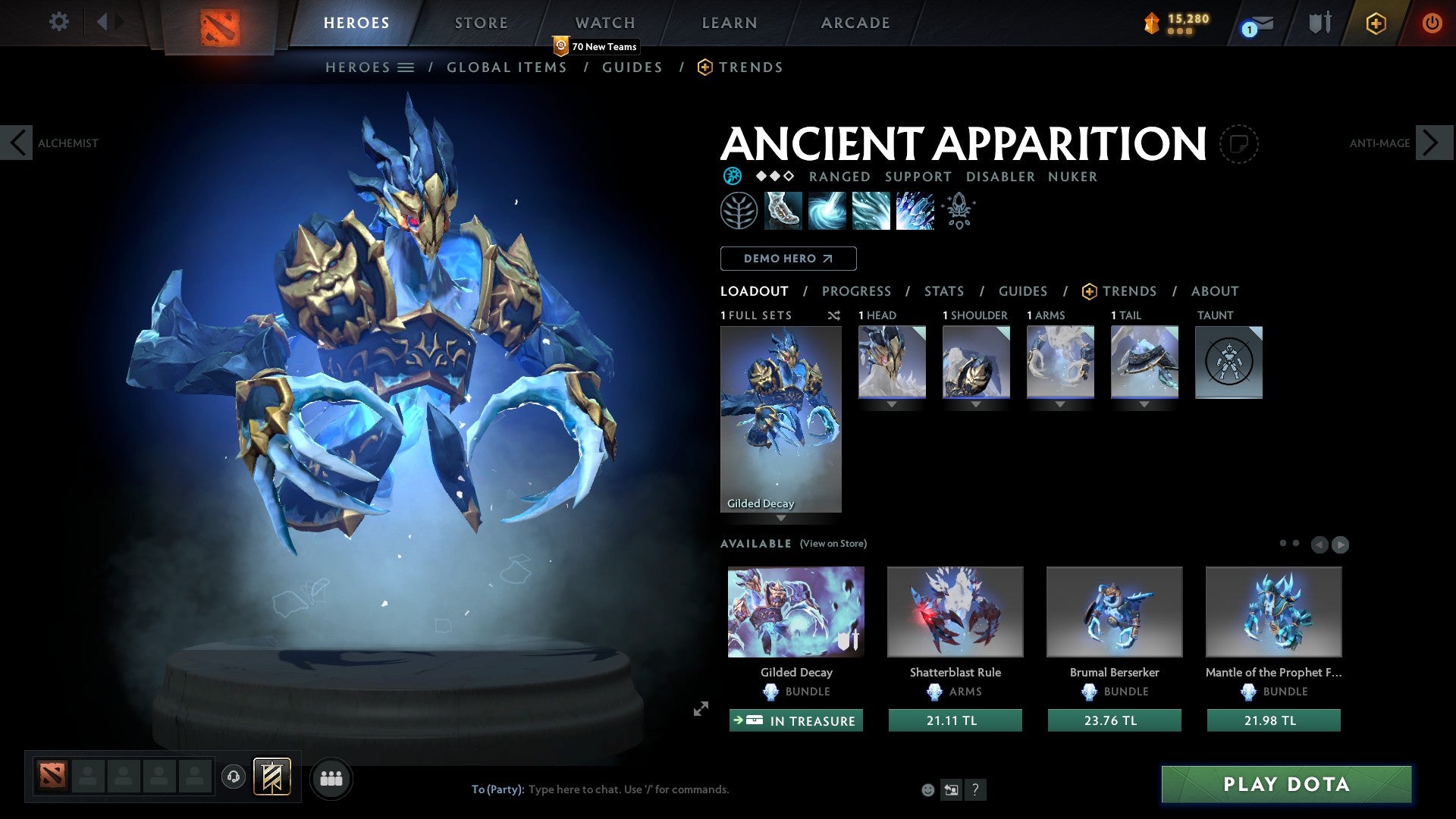This screenshot has height=819, width=1456.
Task: Switch to the Arcade tab
Action: [855, 22]
